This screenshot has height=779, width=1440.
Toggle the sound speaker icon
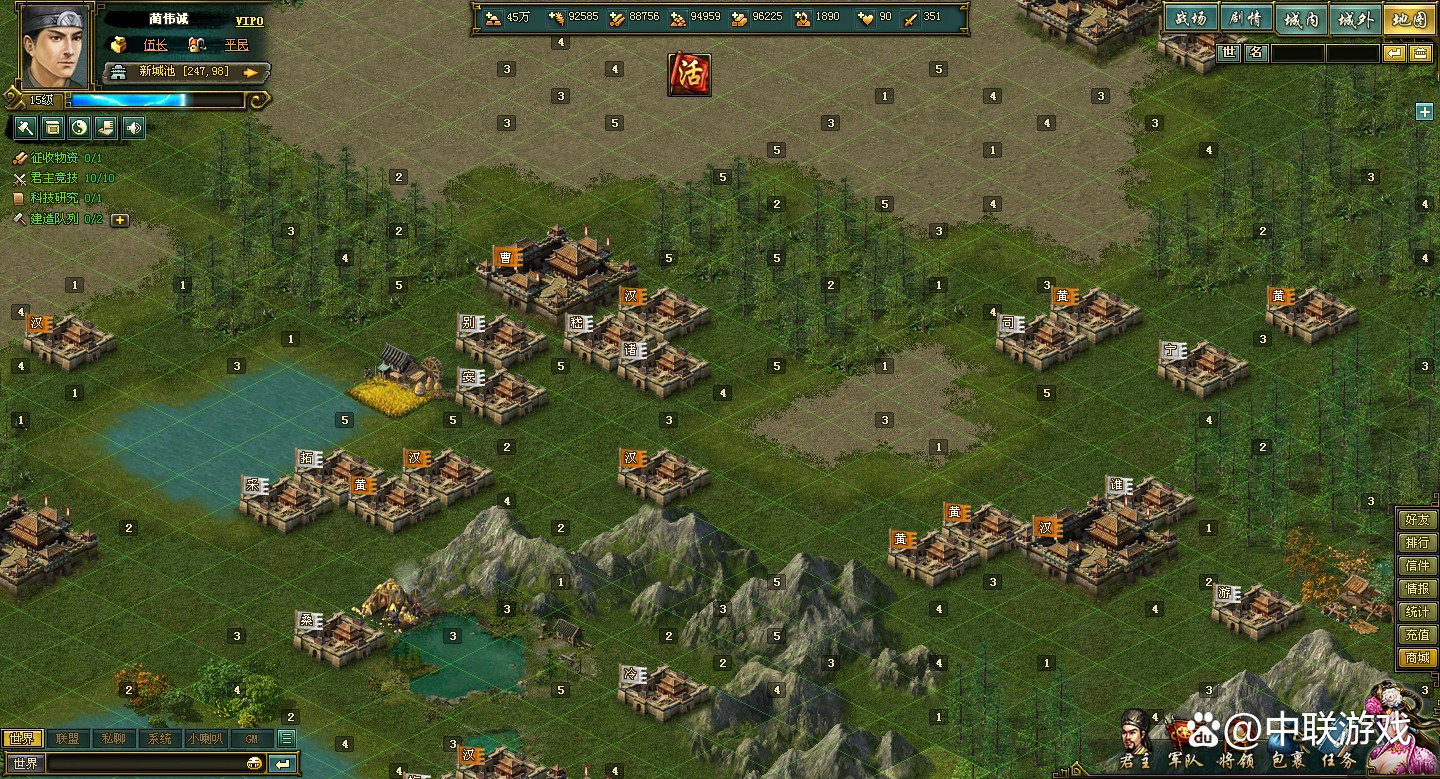[134, 127]
